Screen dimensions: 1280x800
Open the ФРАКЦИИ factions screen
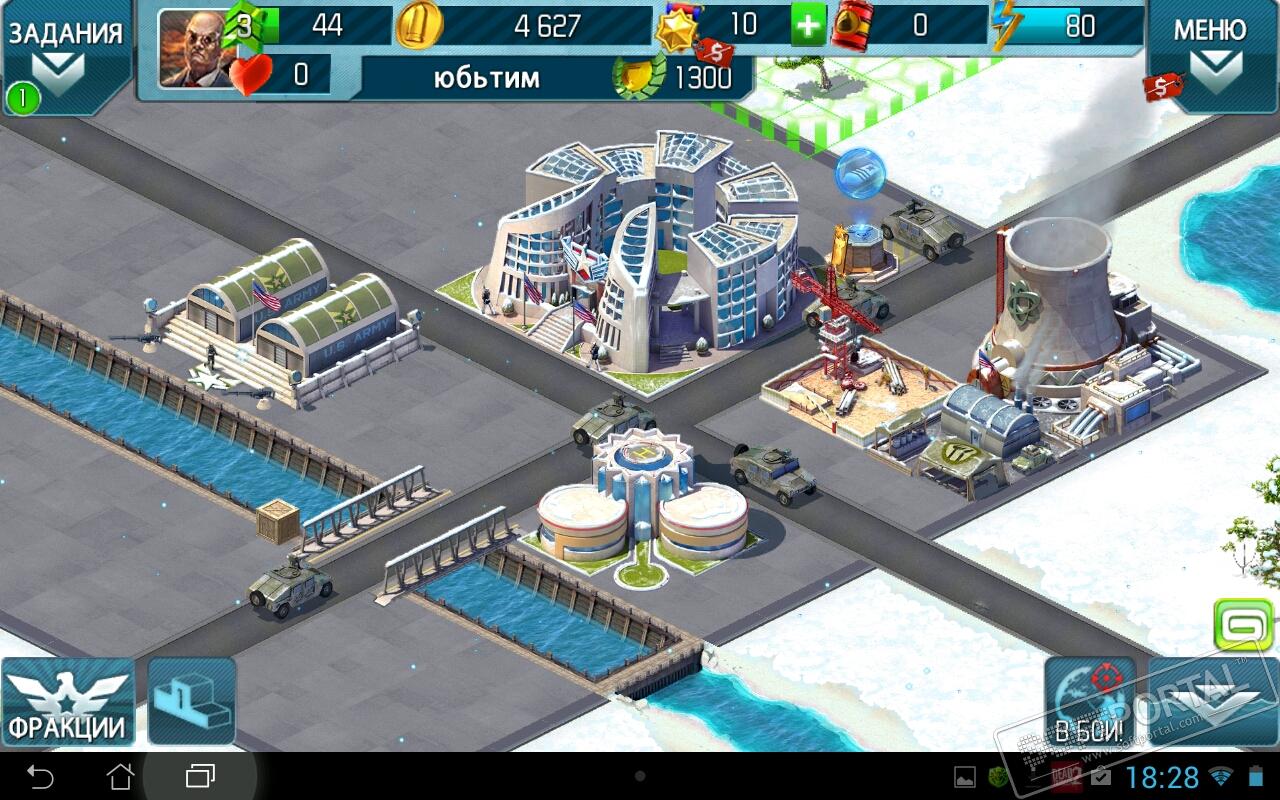tap(68, 702)
